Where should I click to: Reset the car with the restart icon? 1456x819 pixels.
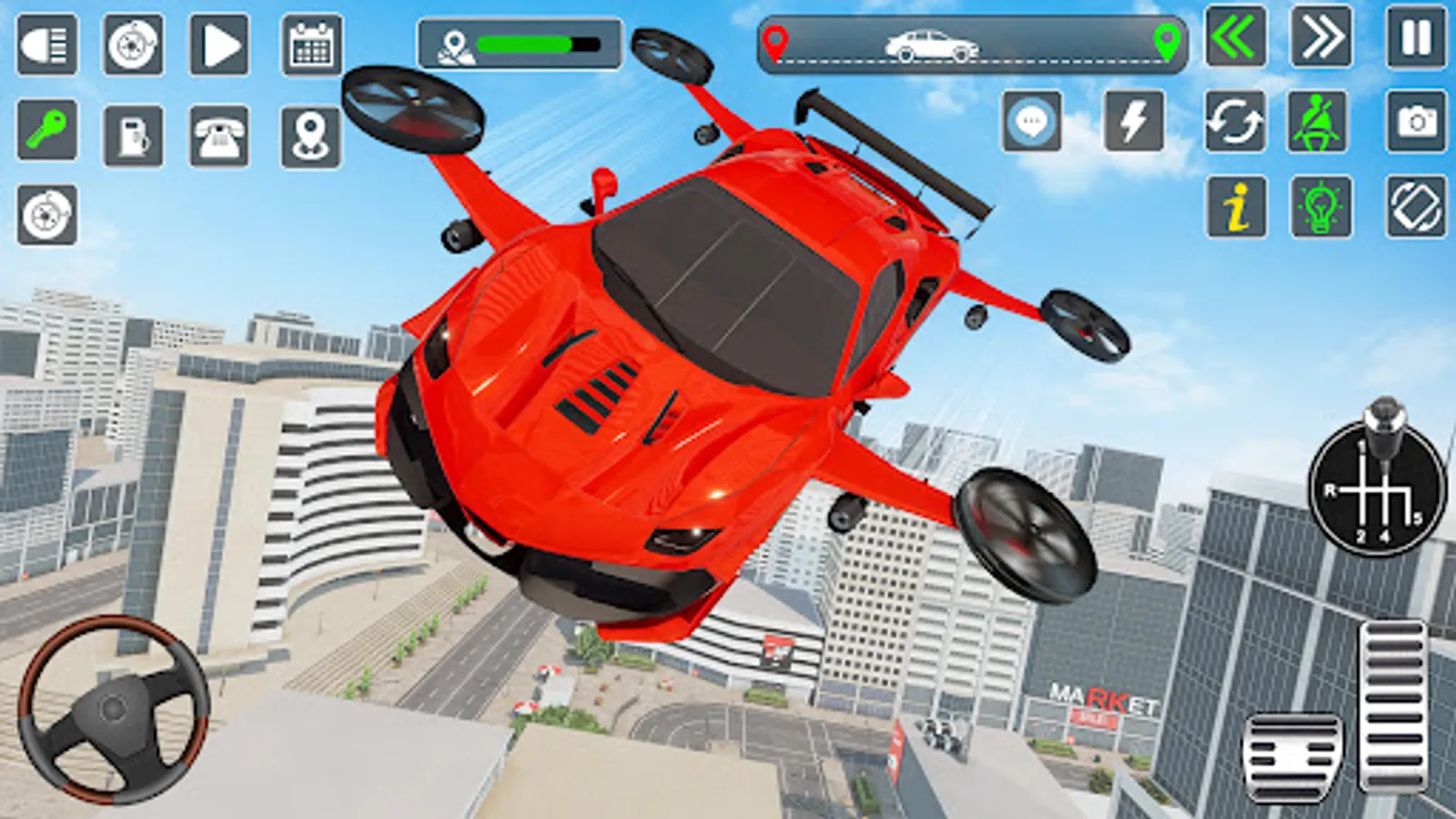click(1236, 121)
